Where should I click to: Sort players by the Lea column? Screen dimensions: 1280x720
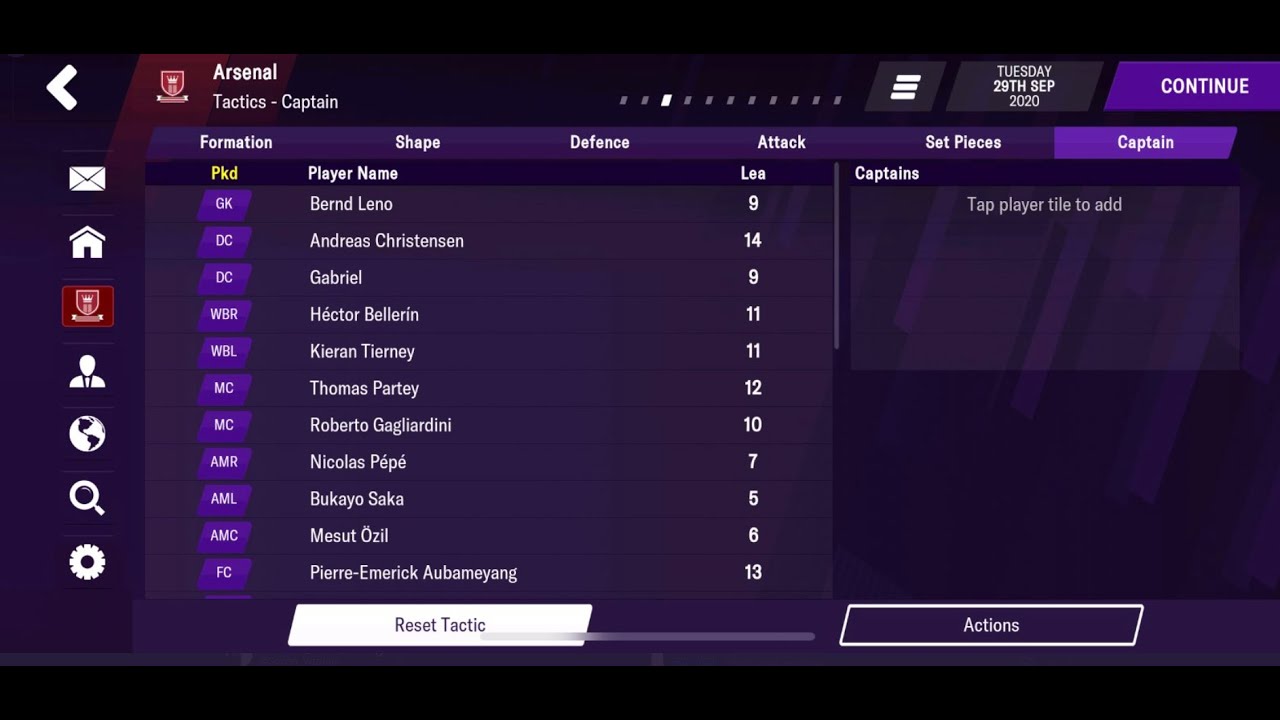pos(753,173)
